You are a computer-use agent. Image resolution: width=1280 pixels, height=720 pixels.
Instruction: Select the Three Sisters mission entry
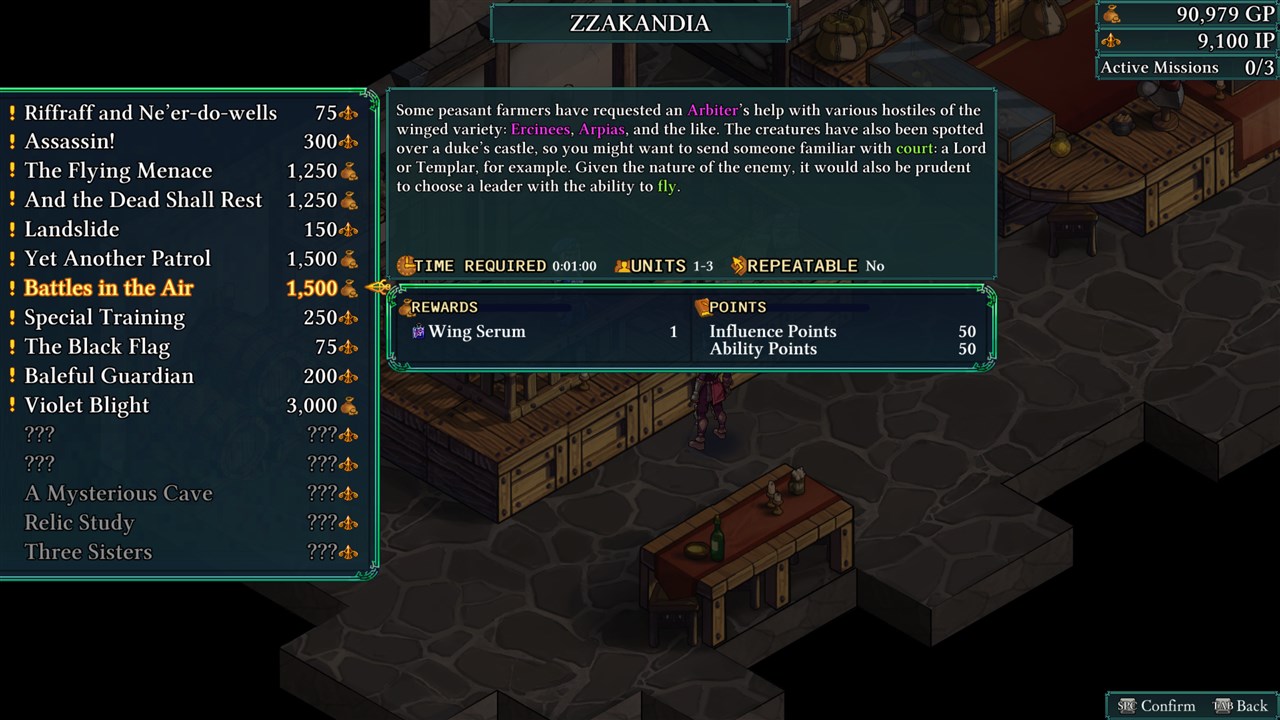coord(87,551)
